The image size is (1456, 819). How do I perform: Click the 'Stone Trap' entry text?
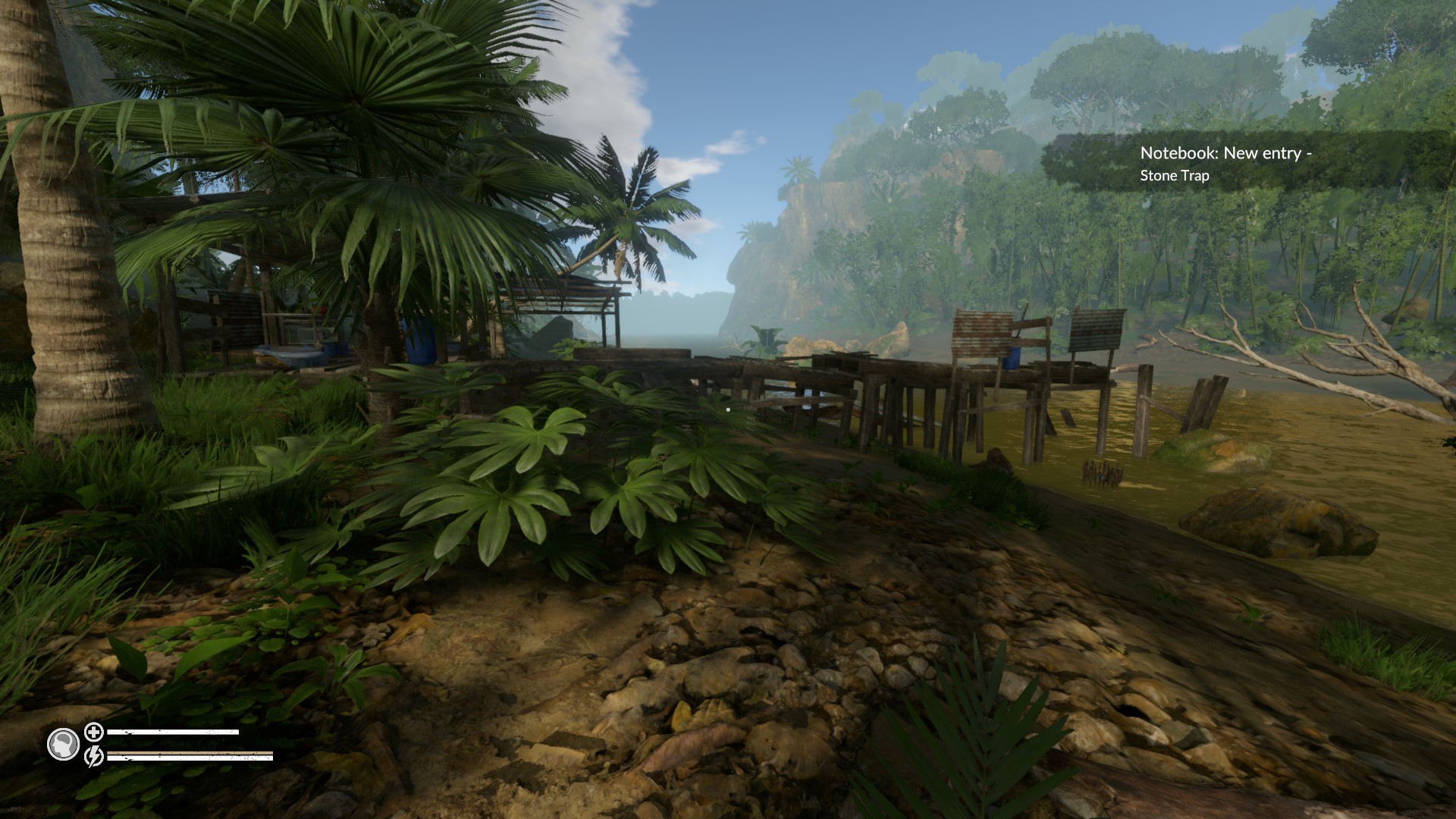[1174, 177]
